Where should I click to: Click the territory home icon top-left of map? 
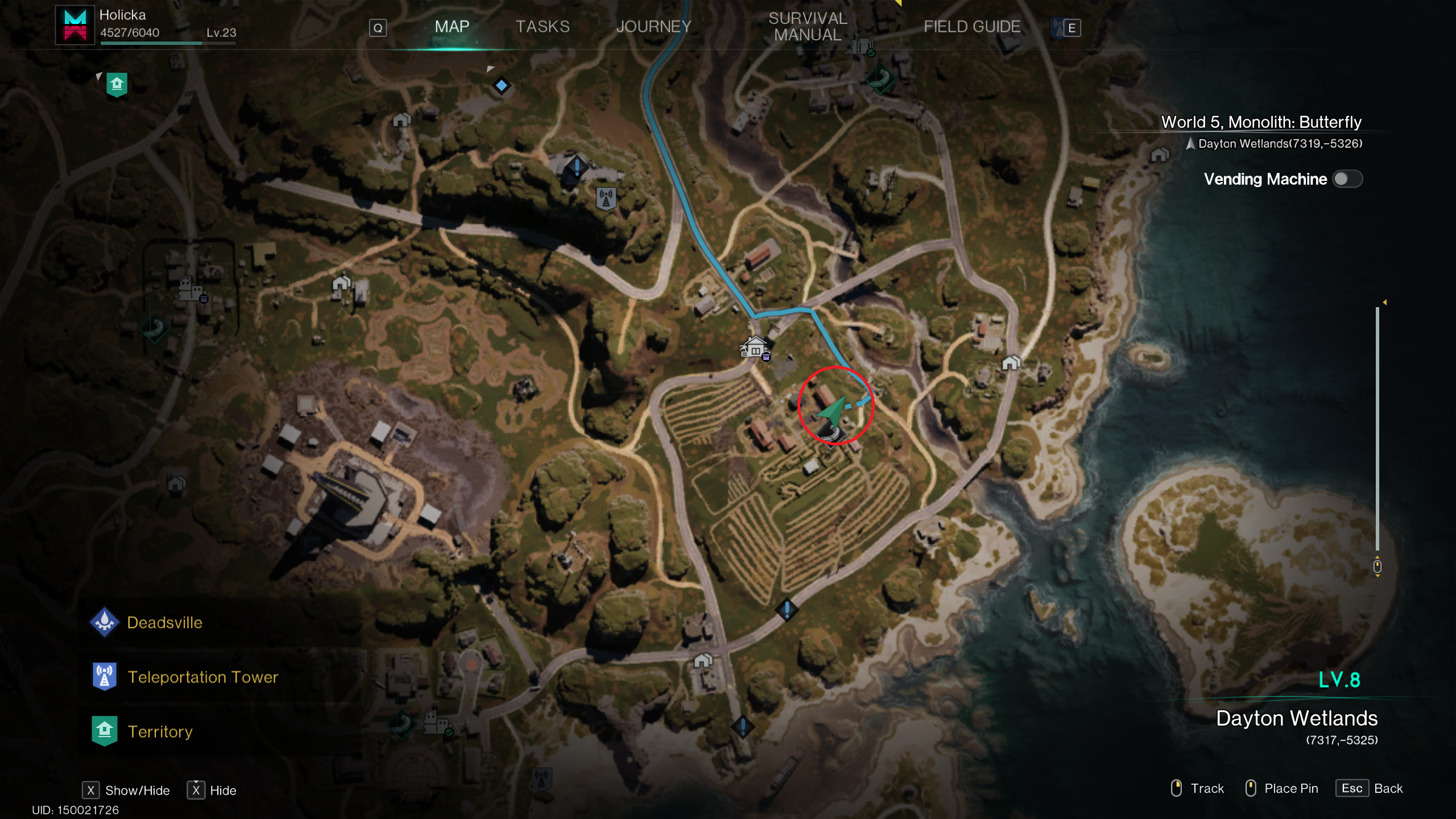[117, 84]
